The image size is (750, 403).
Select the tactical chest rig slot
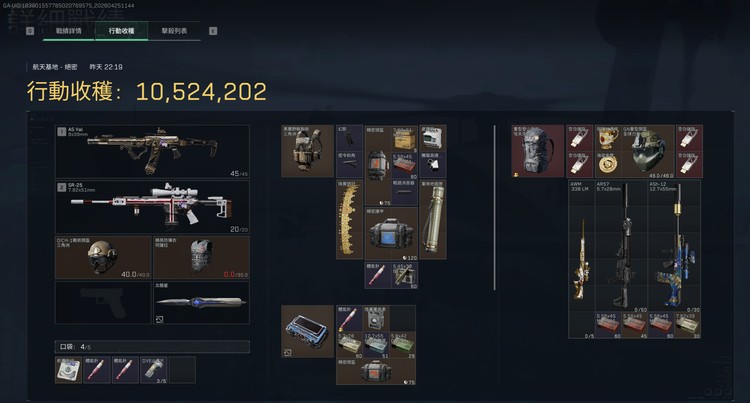click(307, 151)
